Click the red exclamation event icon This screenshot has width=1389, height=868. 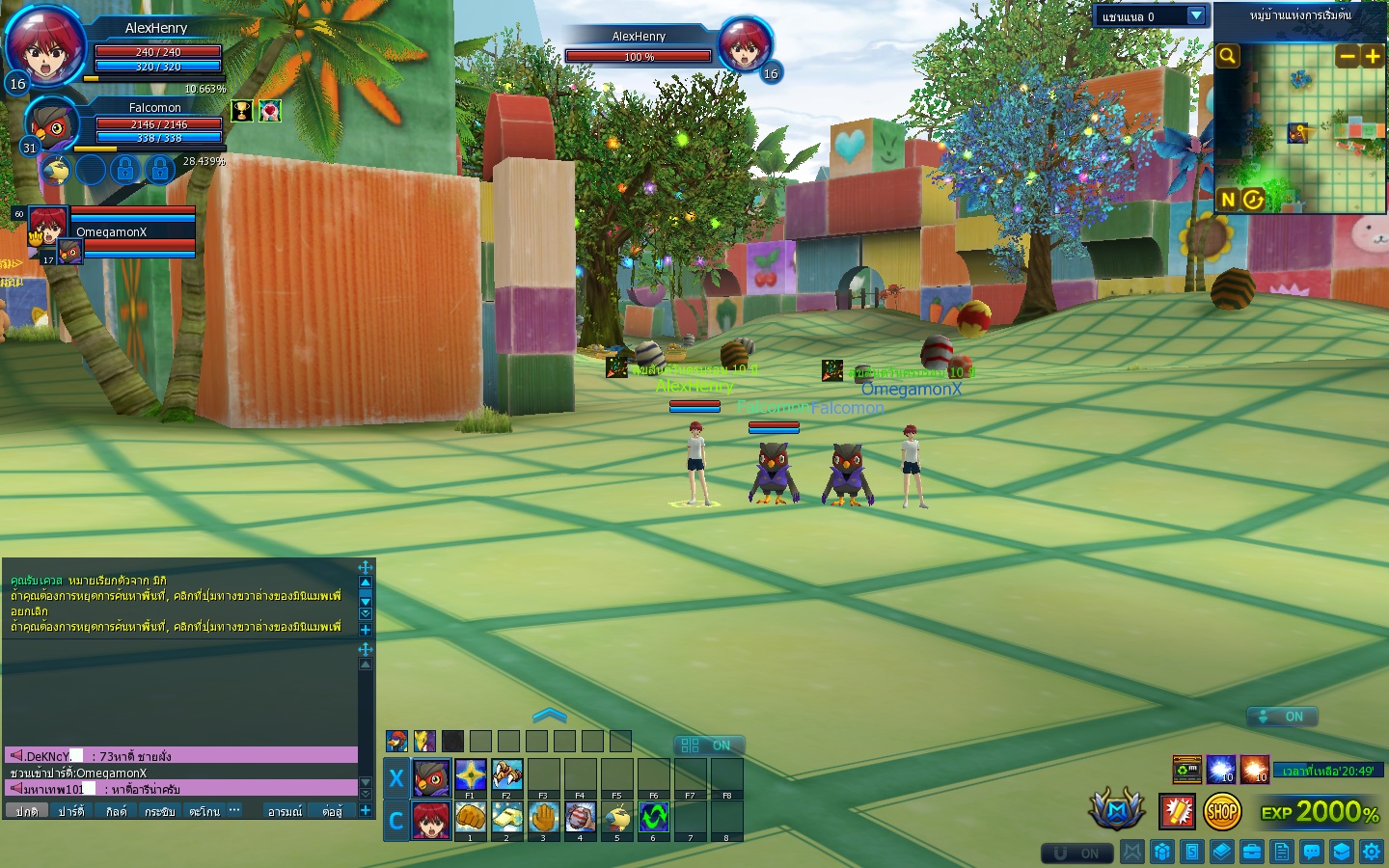pyautogui.click(x=1177, y=811)
